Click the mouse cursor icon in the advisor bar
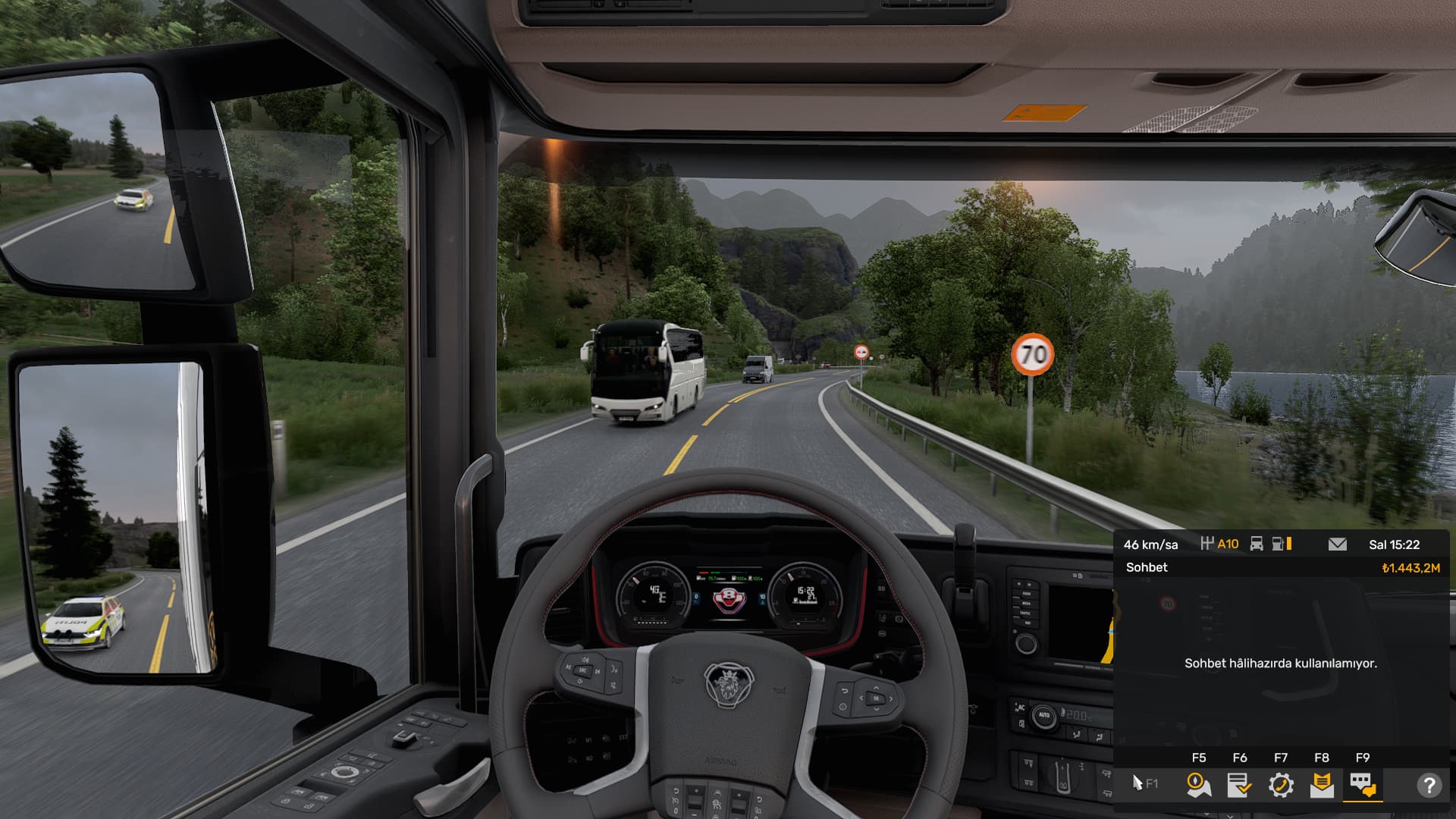 (1137, 783)
